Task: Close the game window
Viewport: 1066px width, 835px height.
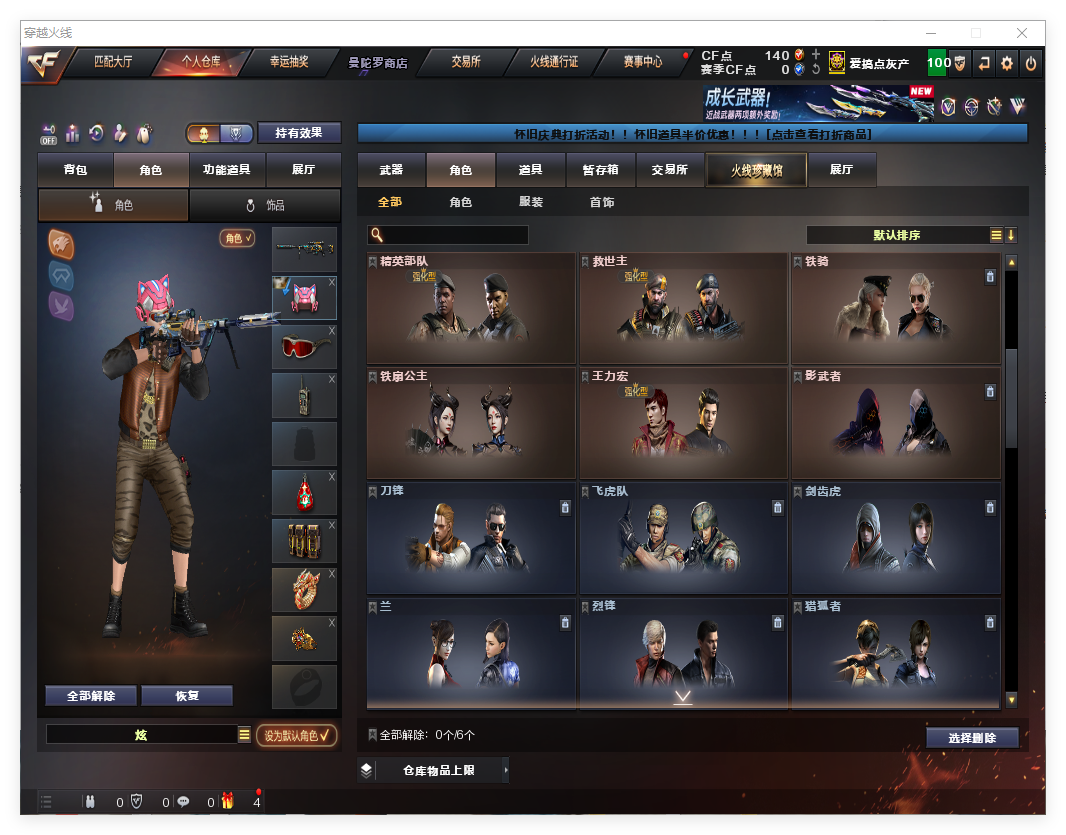Action: coord(1022,33)
